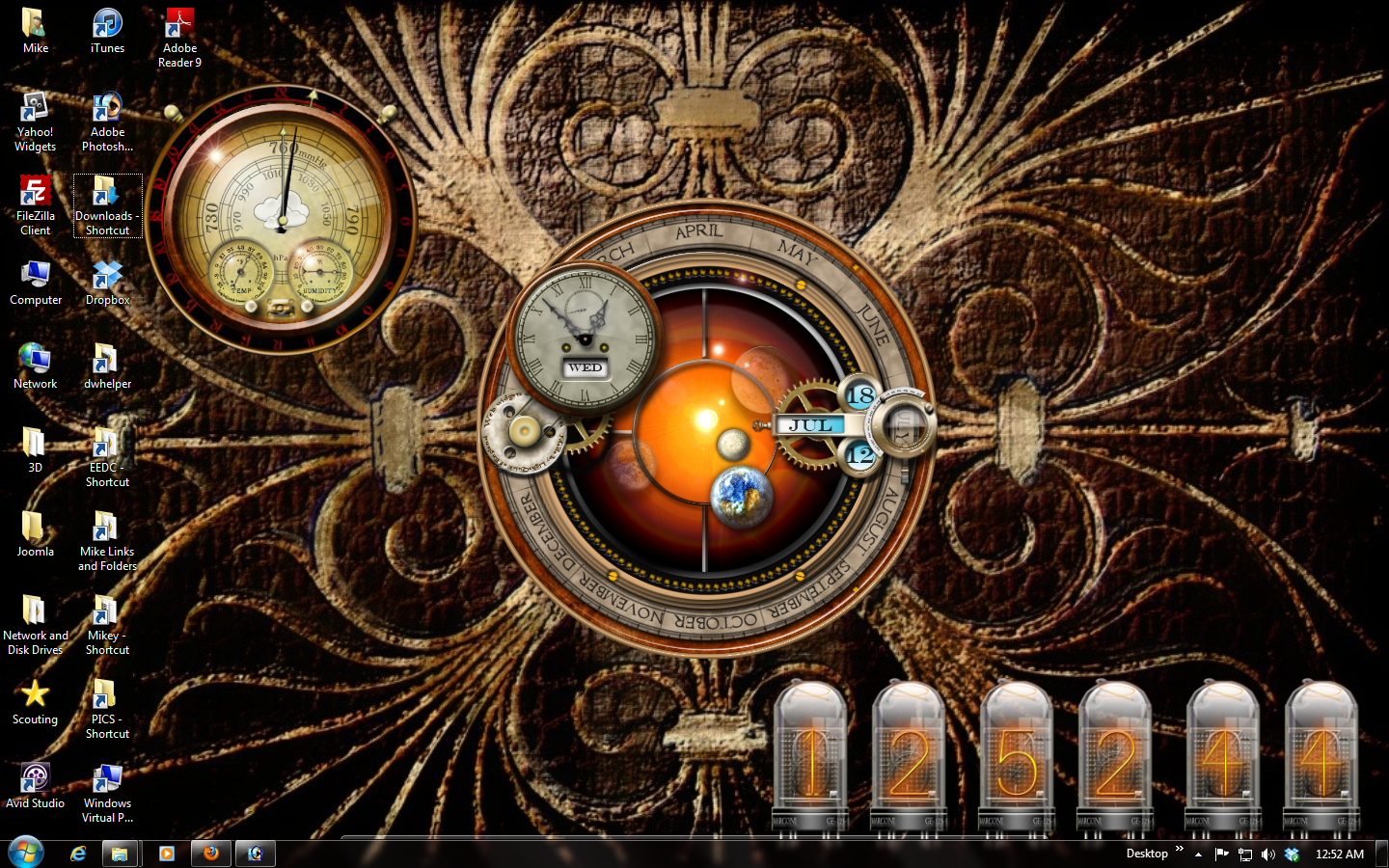This screenshot has height=868, width=1389.
Task: Expand the hidden system tray icons arrow
Action: [1198, 853]
